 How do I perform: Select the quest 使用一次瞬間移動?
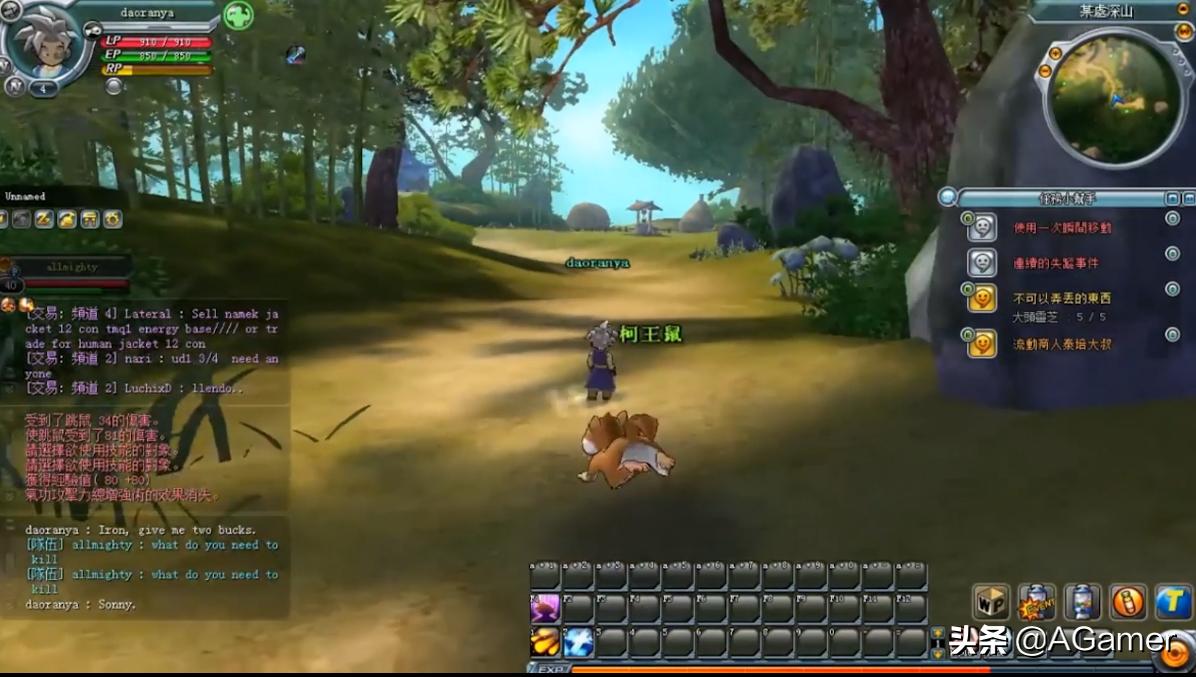(x=1062, y=228)
